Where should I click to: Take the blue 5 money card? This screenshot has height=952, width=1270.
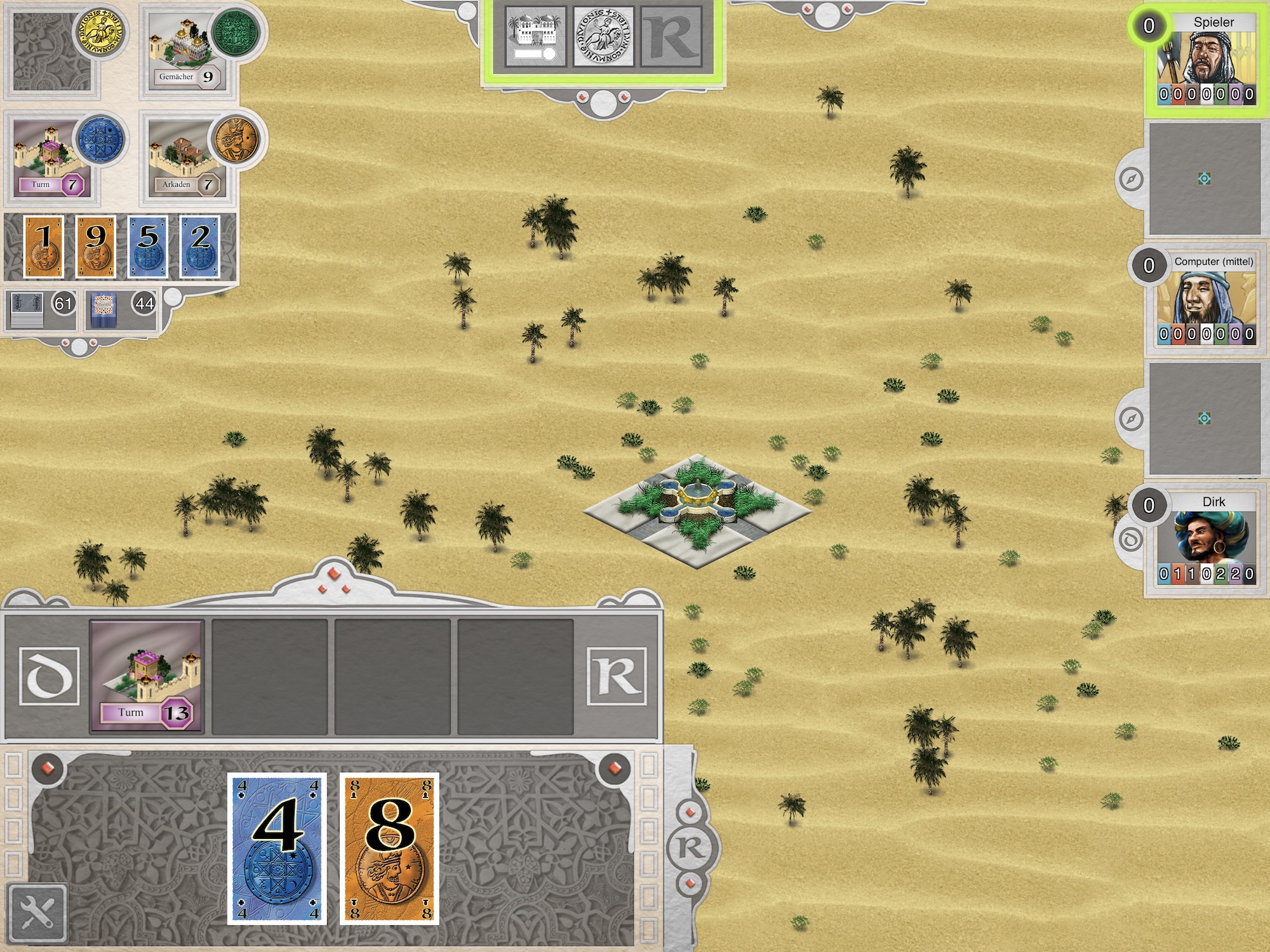148,246
